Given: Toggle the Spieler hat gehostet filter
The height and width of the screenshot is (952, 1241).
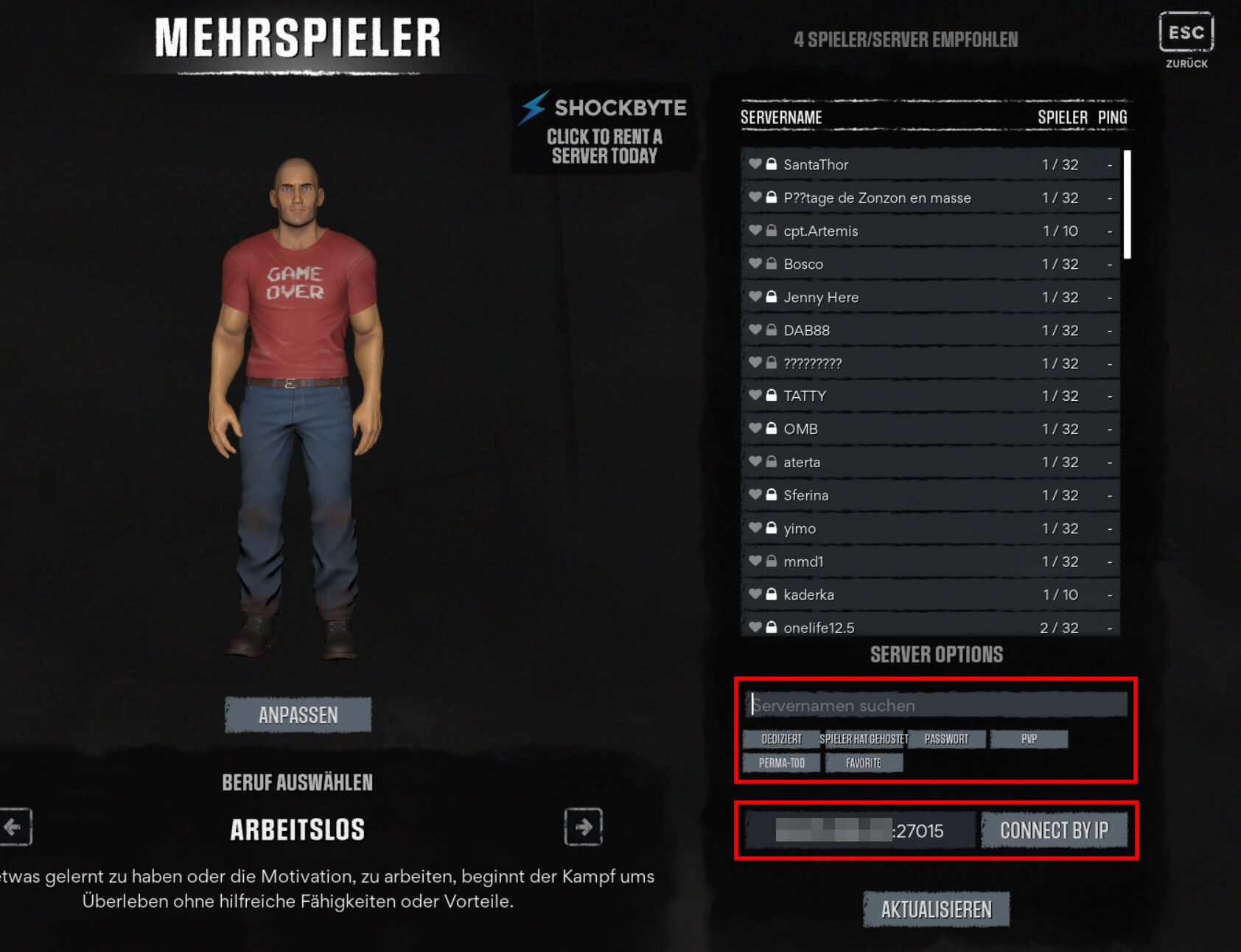Looking at the screenshot, I should click(x=864, y=739).
